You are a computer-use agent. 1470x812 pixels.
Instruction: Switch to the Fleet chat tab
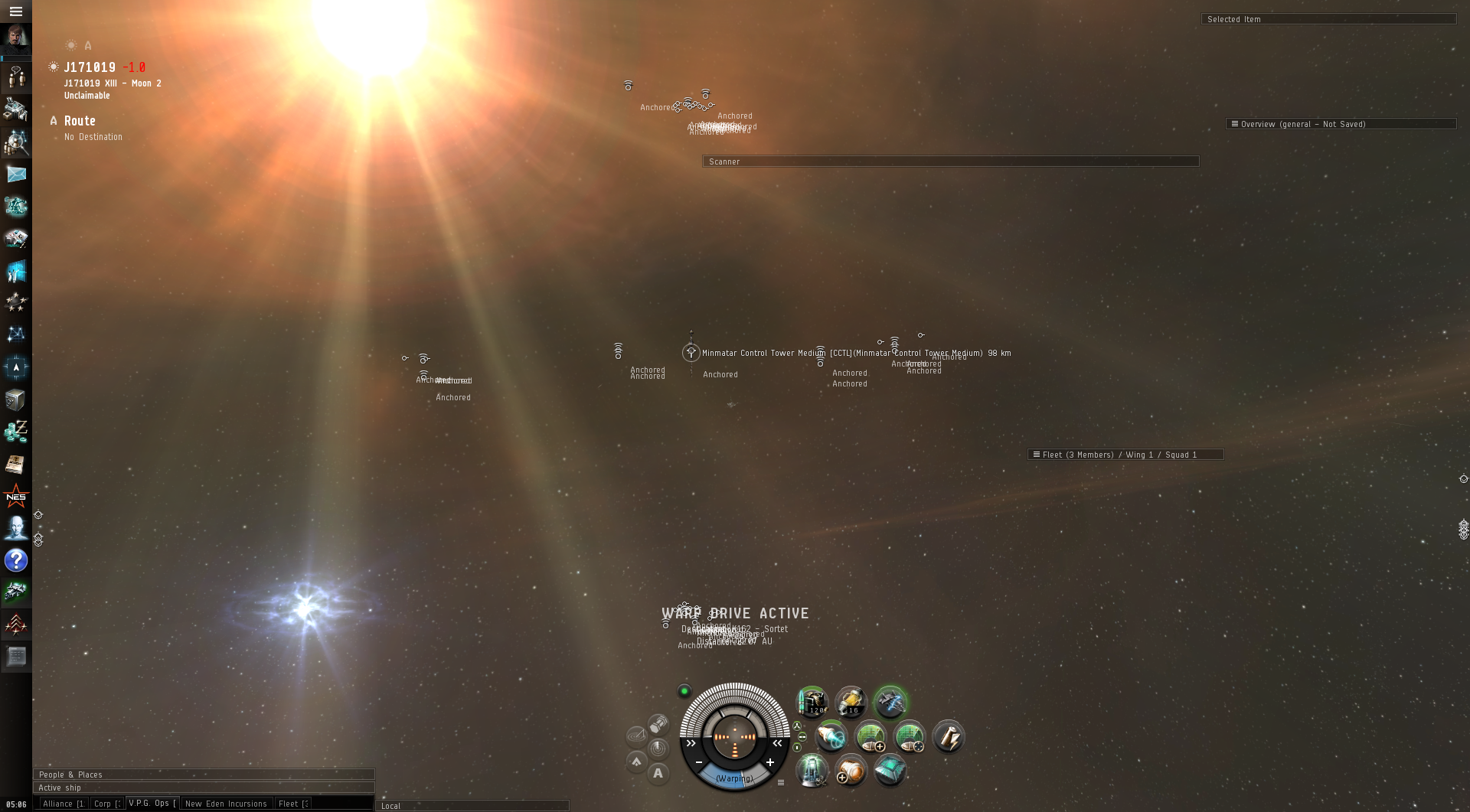tap(293, 804)
